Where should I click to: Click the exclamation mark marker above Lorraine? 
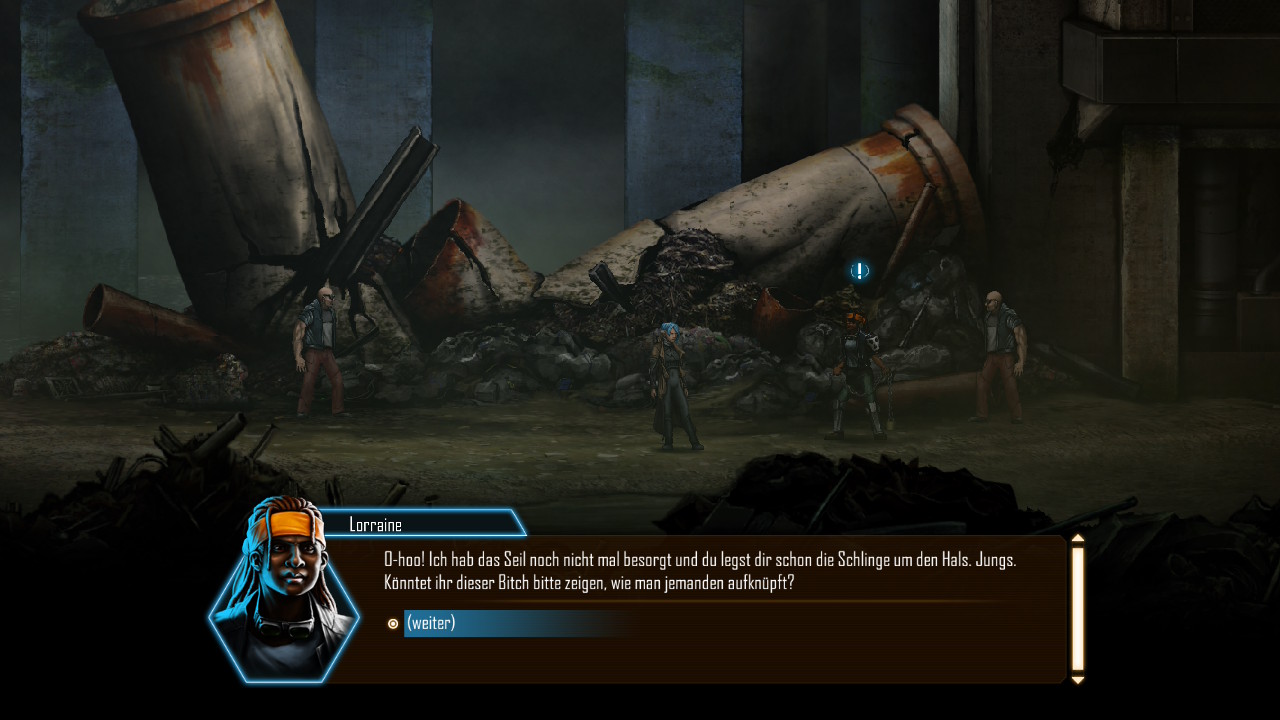[860, 271]
